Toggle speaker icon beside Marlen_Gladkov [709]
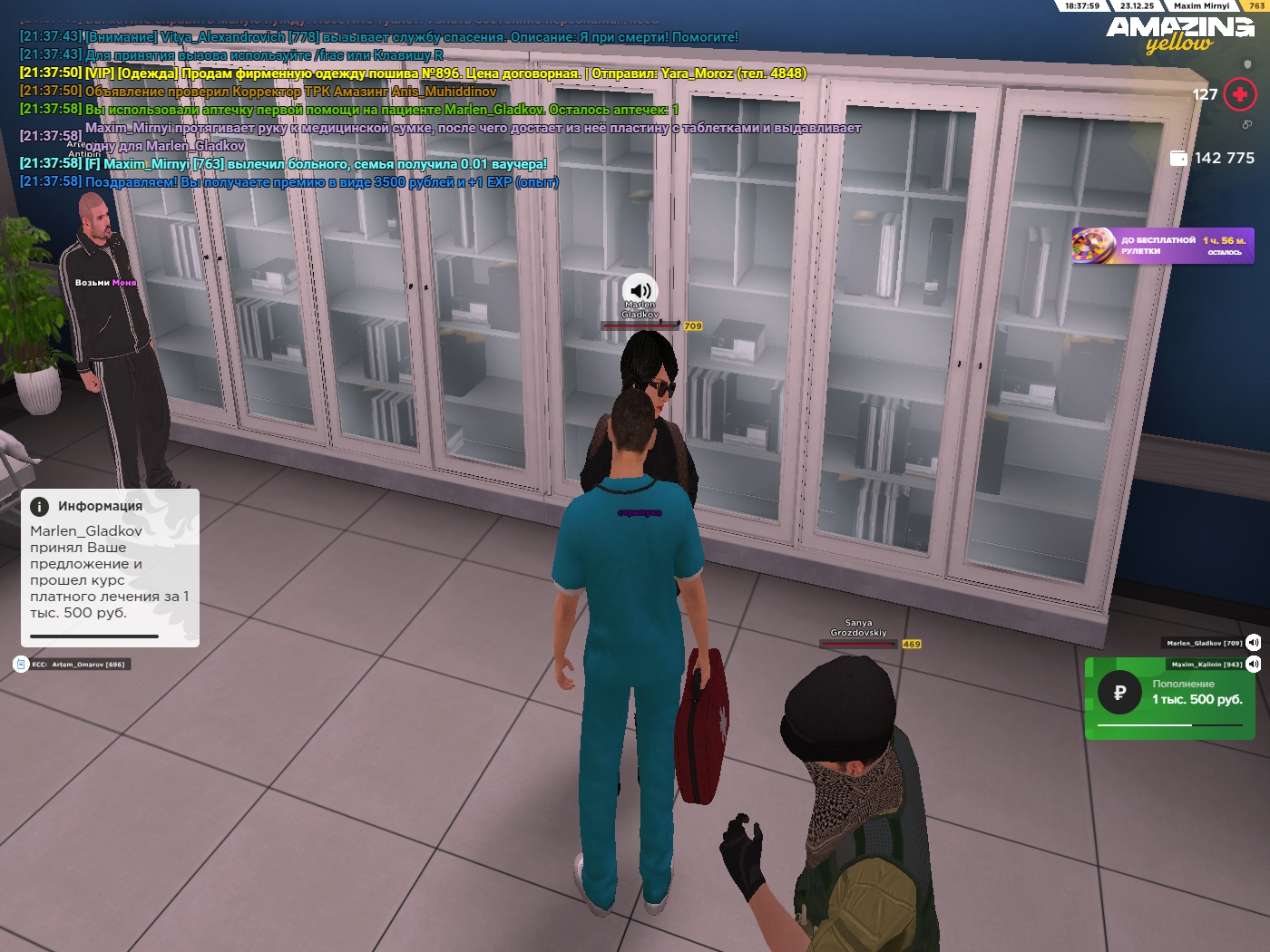Image resolution: width=1270 pixels, height=952 pixels. [1253, 643]
